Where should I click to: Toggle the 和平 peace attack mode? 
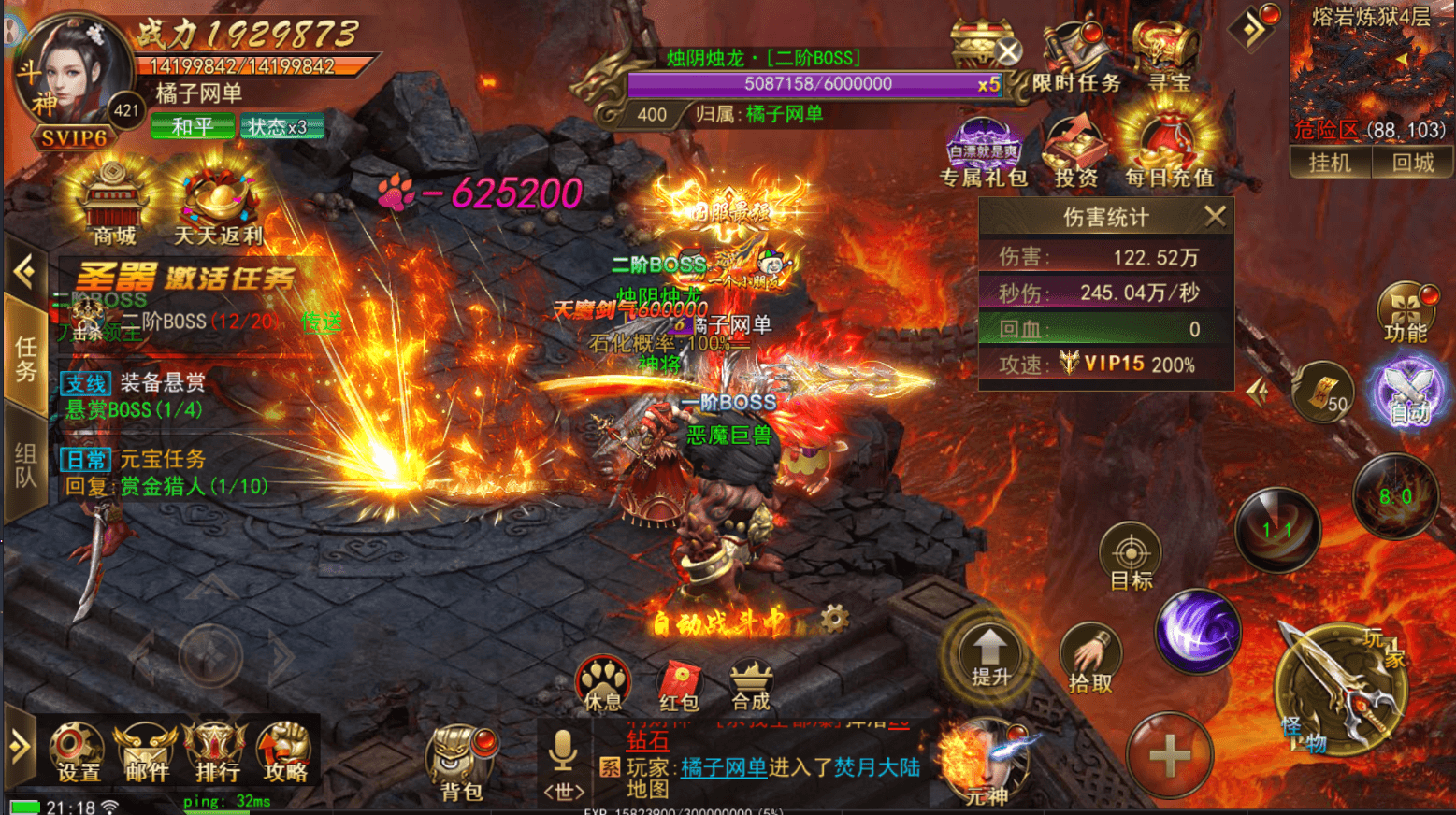[192, 126]
